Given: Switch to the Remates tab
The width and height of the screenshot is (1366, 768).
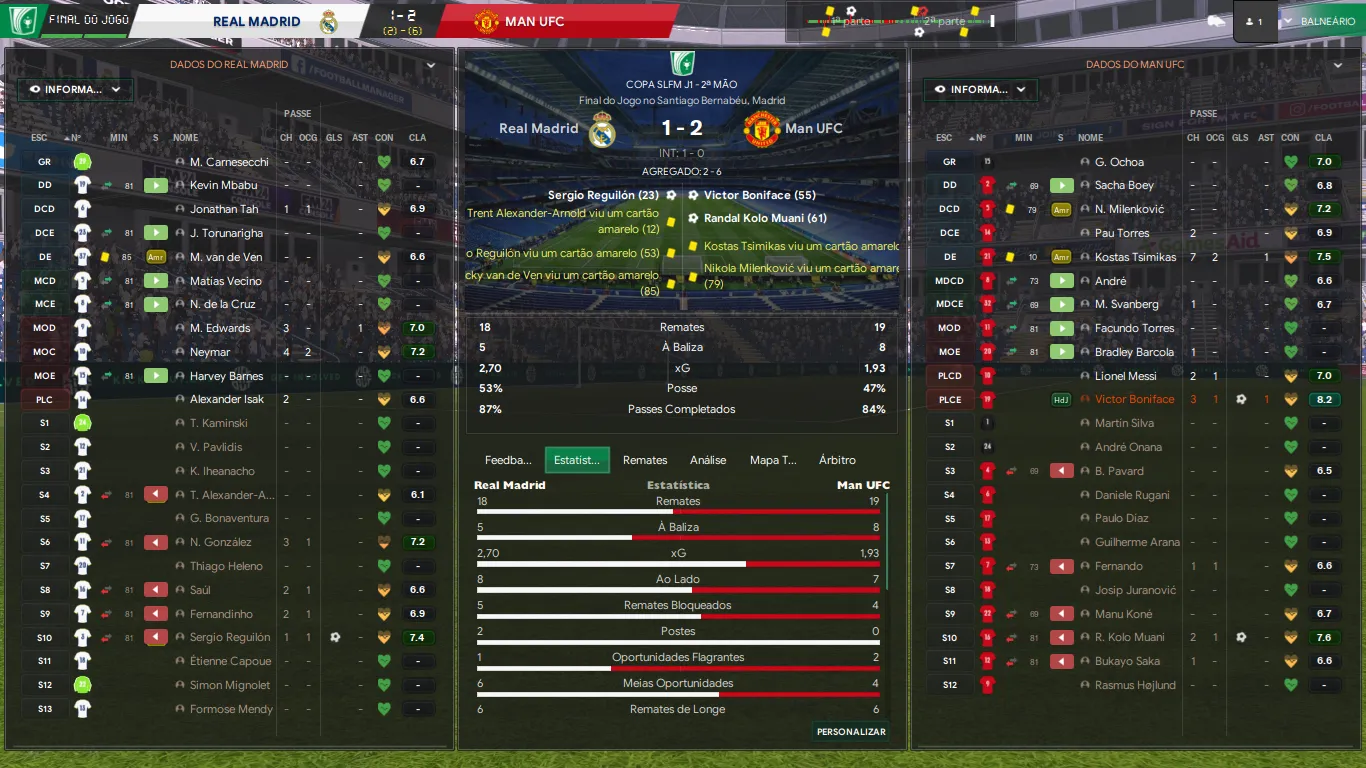Looking at the screenshot, I should pyautogui.click(x=644, y=460).
